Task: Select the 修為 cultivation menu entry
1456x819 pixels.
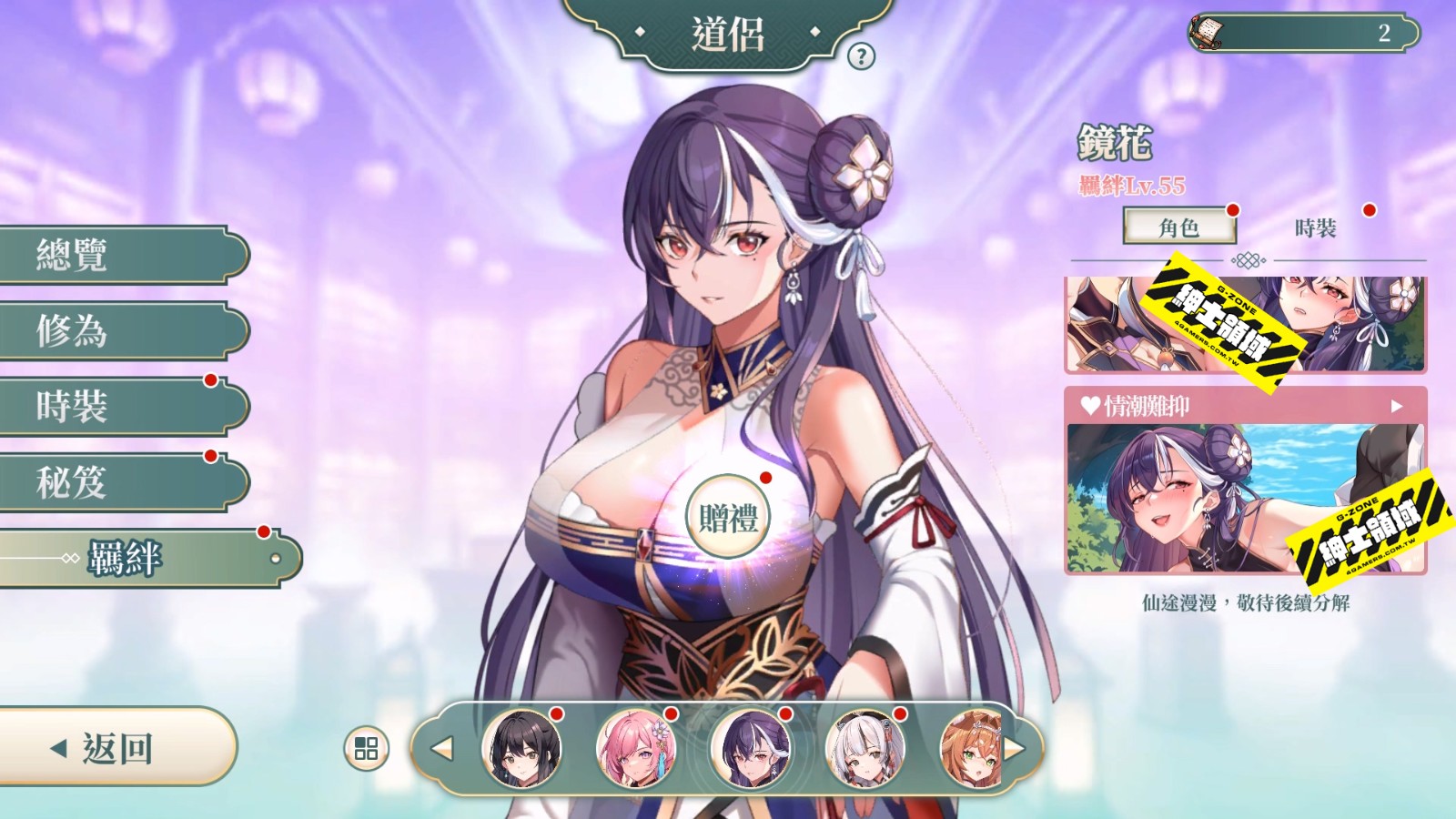Action: click(118, 330)
